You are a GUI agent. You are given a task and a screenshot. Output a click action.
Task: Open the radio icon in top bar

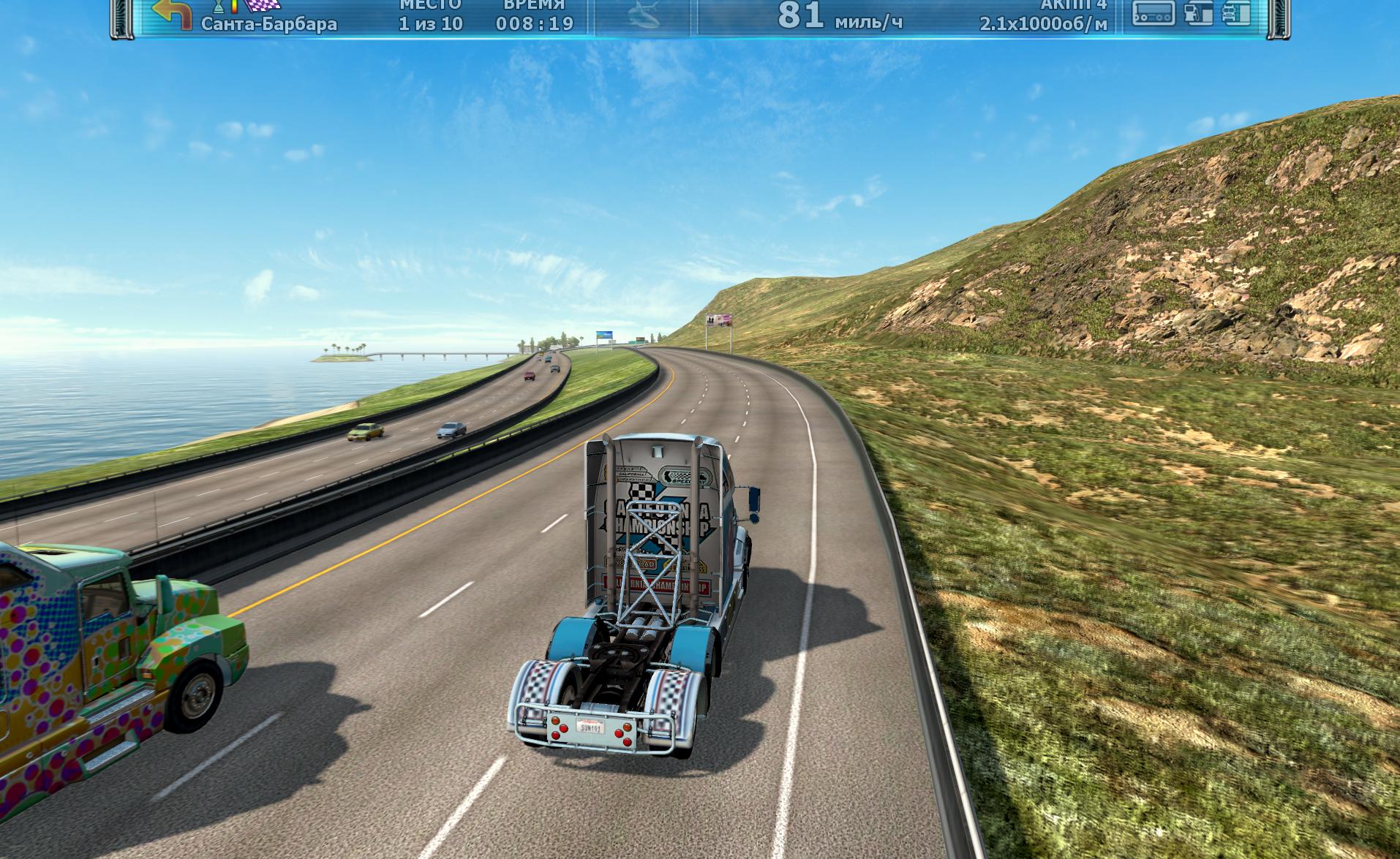(1154, 13)
